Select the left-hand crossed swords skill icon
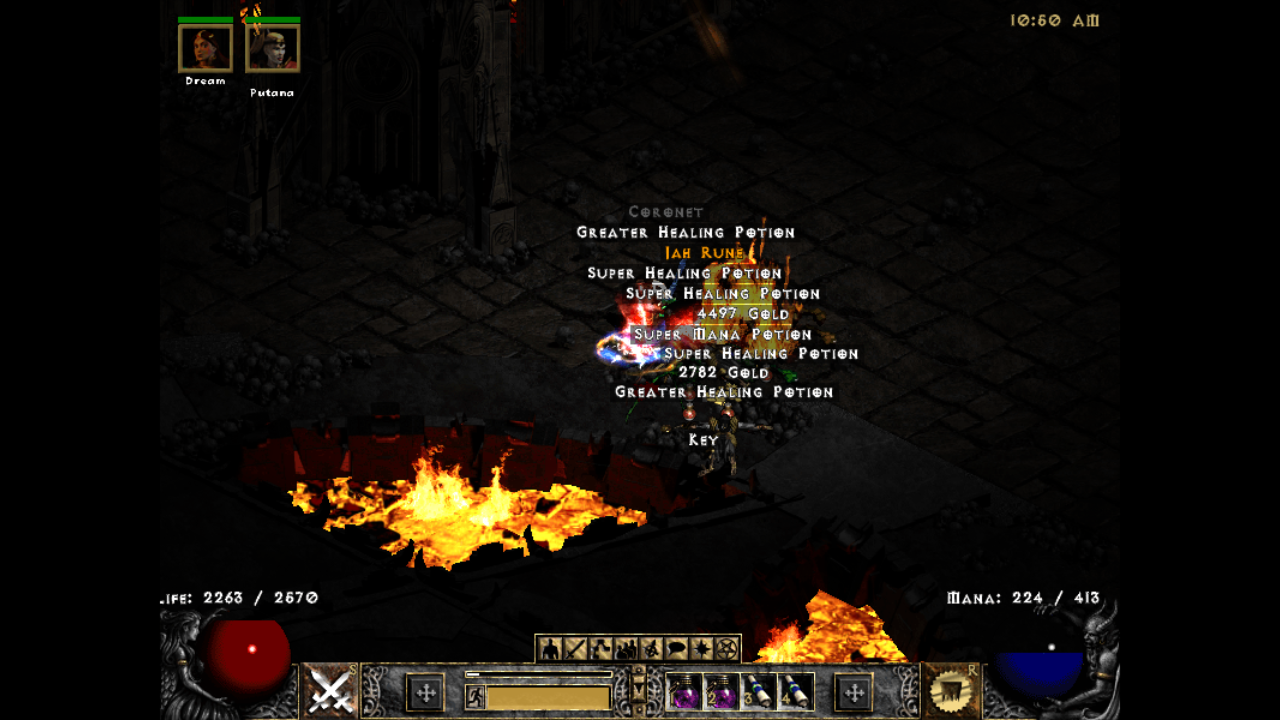Screen dimensions: 1280x720 (330, 690)
